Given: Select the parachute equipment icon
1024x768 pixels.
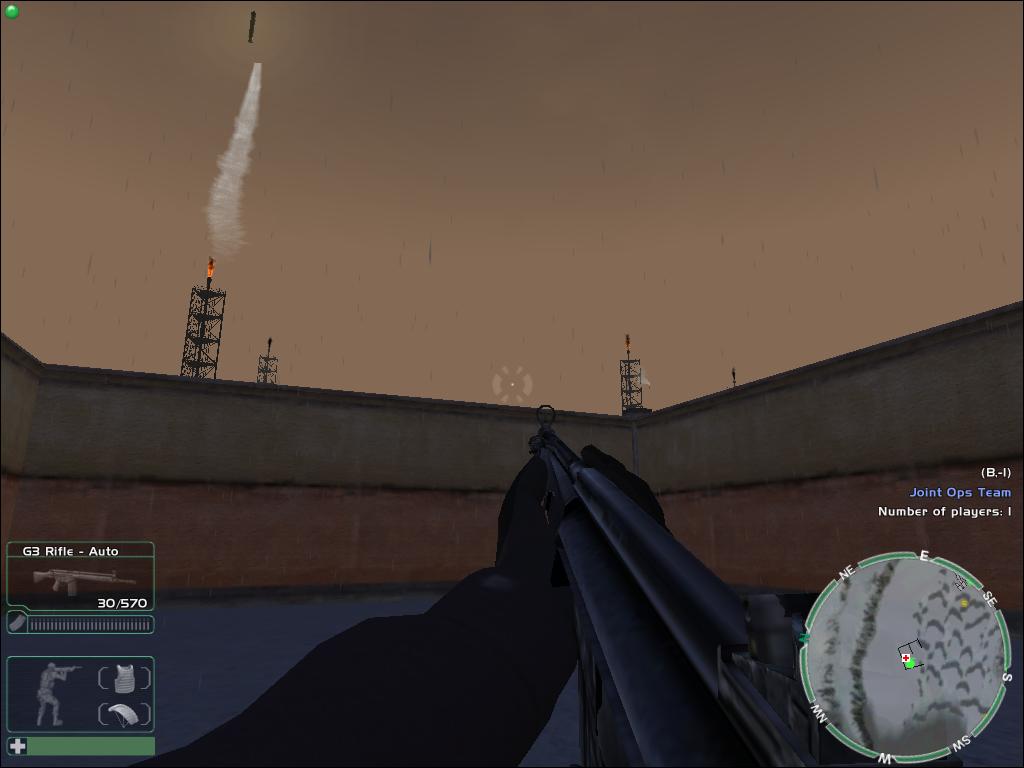Looking at the screenshot, I should 125,715.
